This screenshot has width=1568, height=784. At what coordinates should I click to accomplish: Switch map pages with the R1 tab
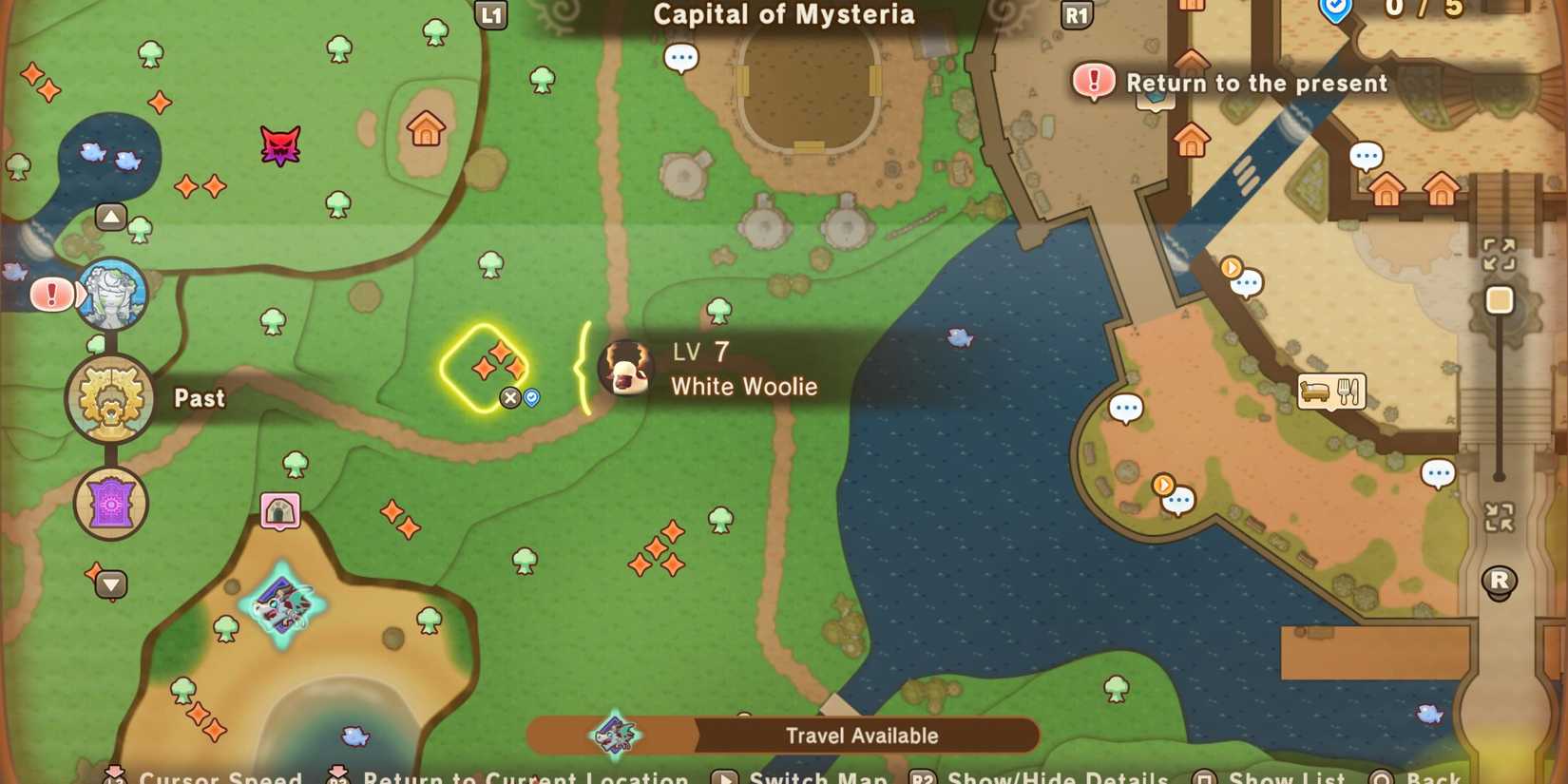(x=1077, y=15)
